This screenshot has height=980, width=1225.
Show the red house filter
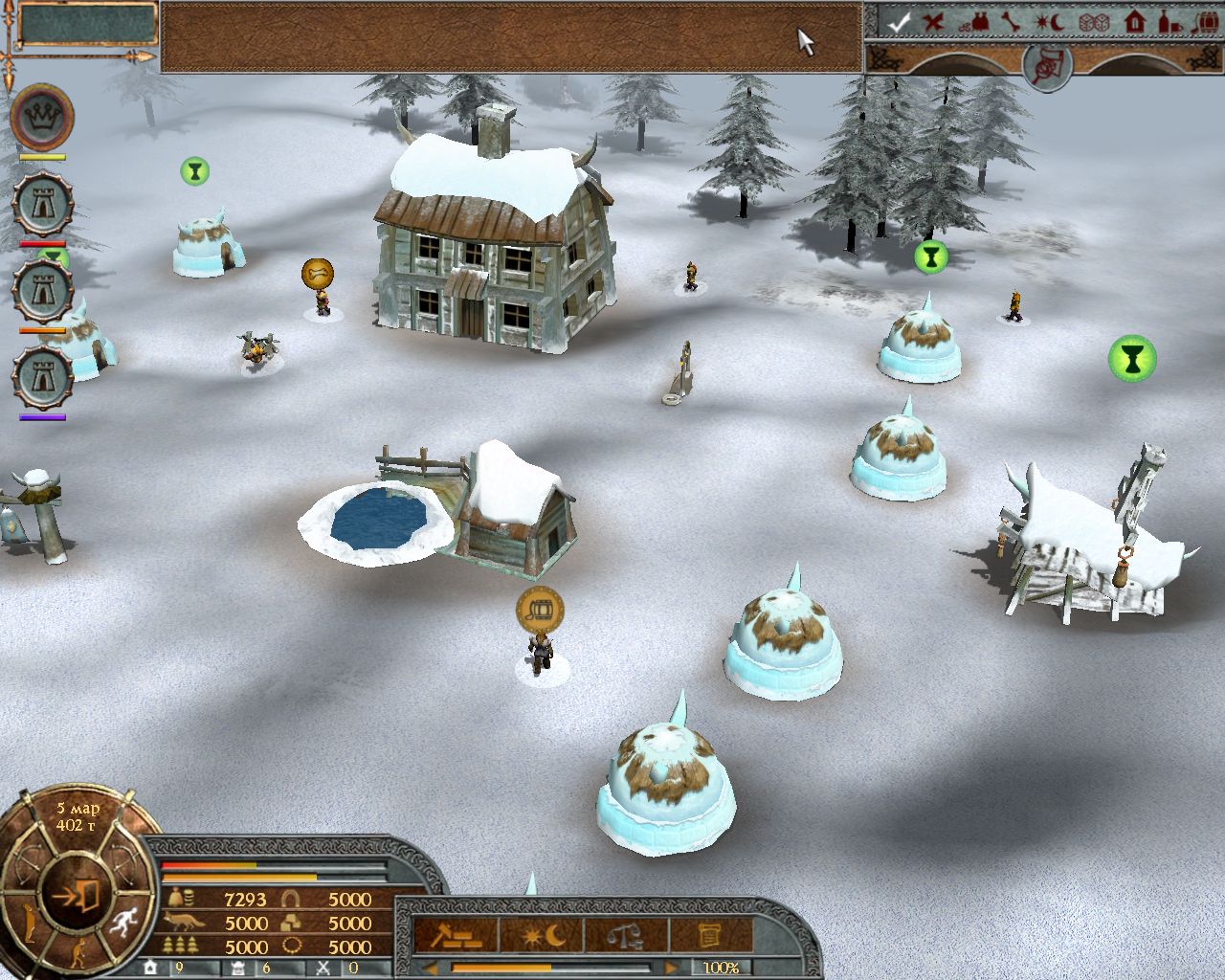click(1134, 22)
